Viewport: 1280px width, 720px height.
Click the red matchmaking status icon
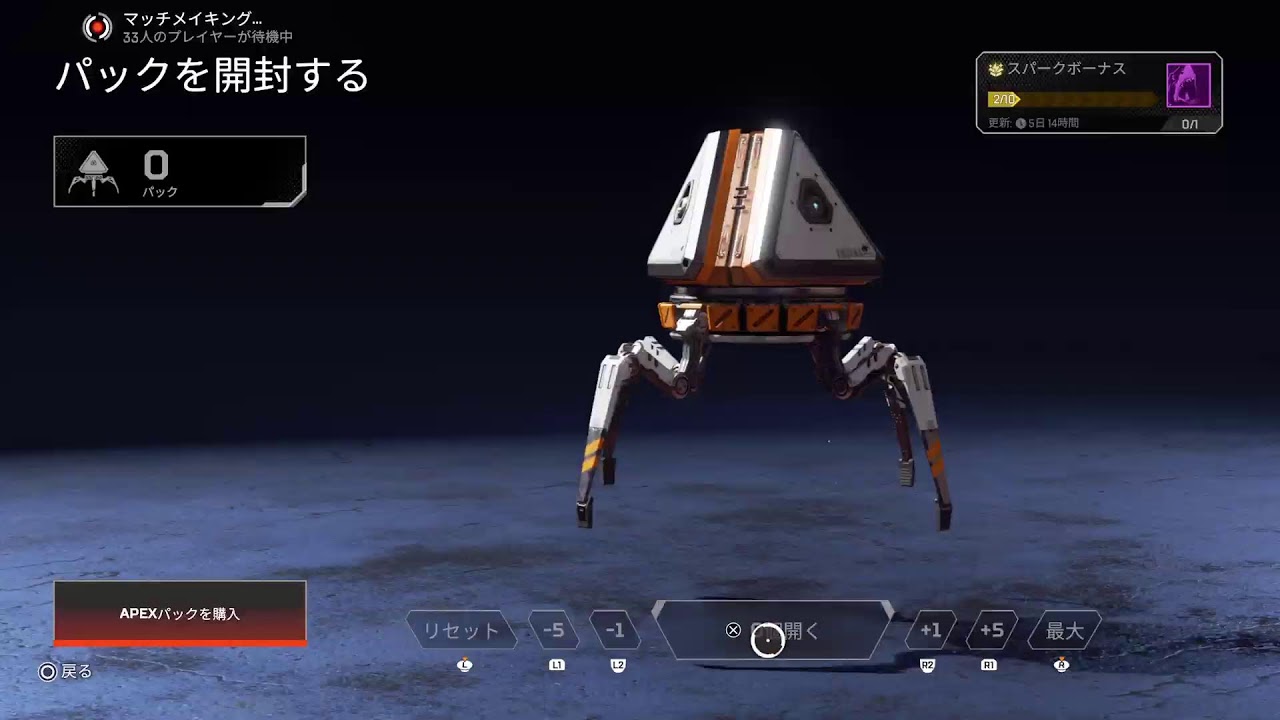tap(98, 27)
